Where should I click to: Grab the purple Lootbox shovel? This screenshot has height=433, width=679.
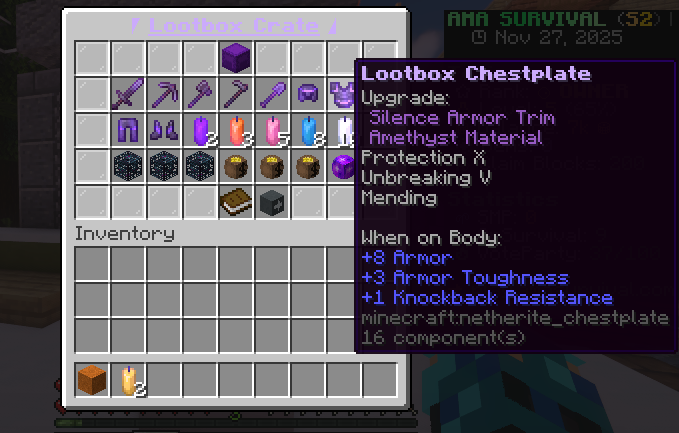(272, 94)
